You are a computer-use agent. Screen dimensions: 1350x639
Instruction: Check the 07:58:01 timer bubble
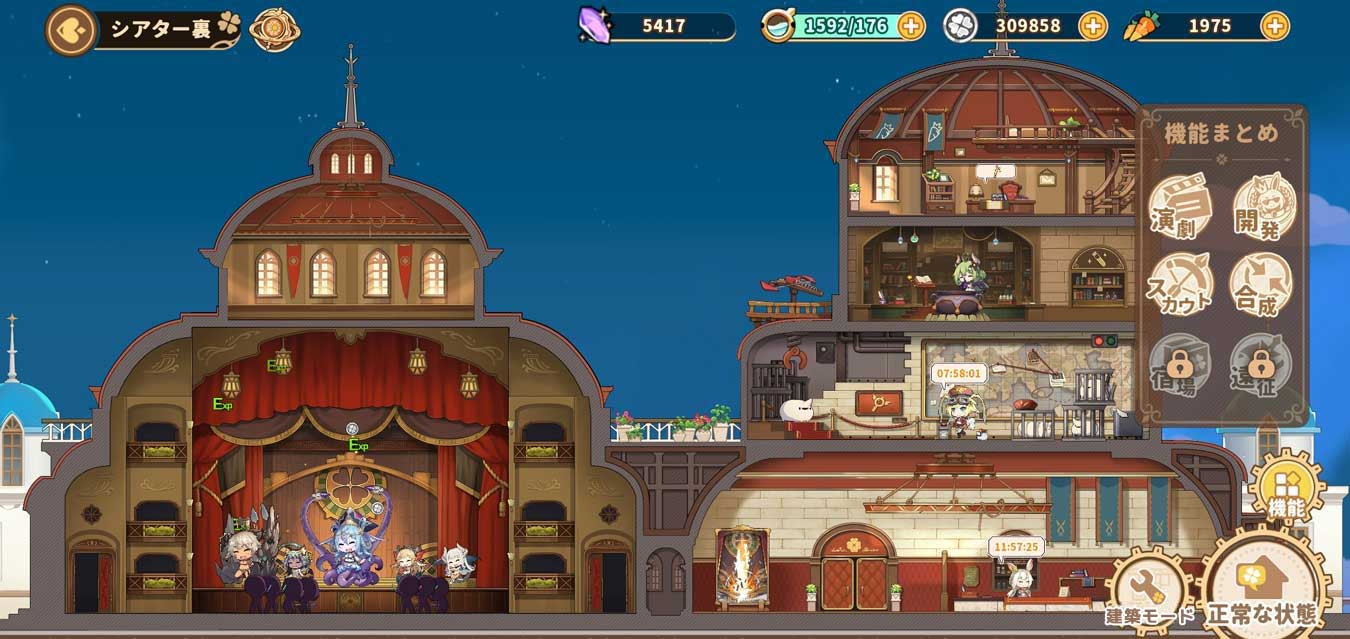point(958,373)
